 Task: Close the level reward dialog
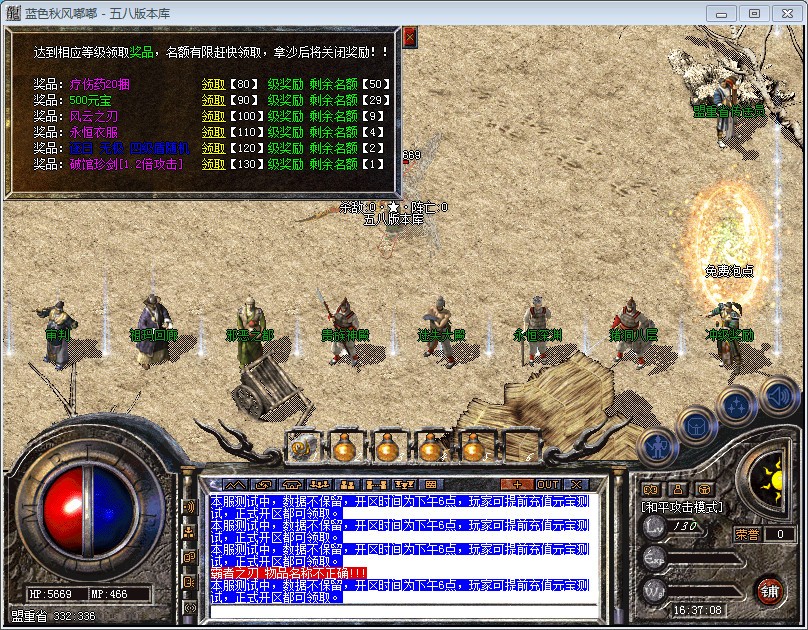tap(409, 38)
